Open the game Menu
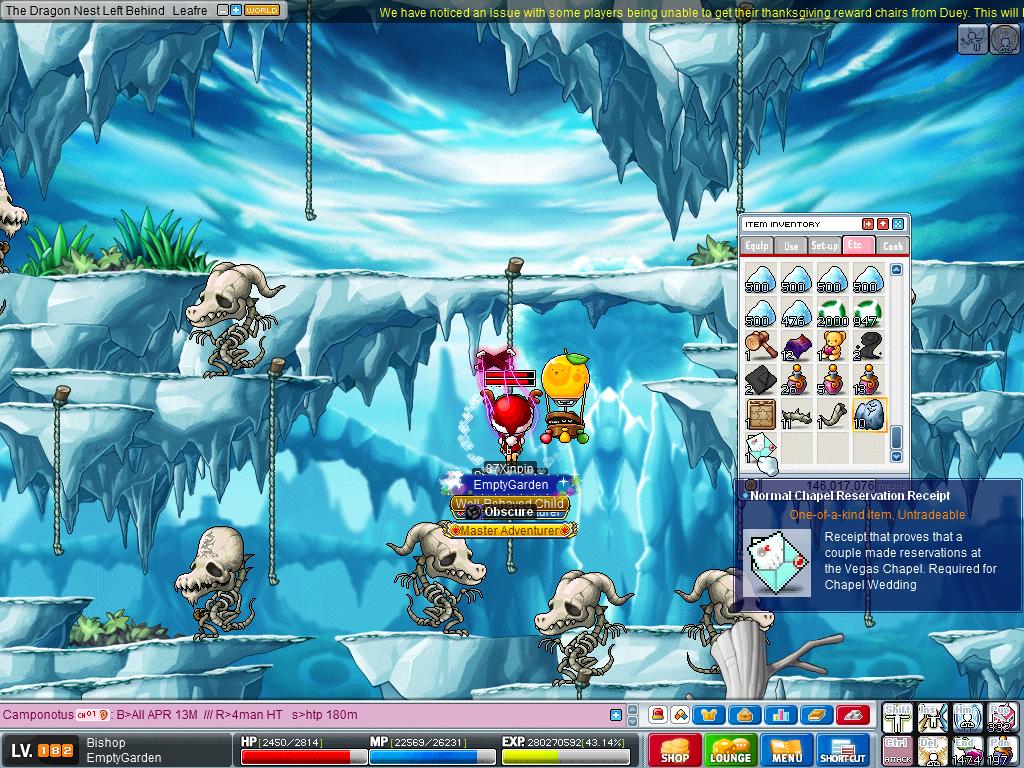Viewport: 1024px width, 768px height. pos(786,750)
